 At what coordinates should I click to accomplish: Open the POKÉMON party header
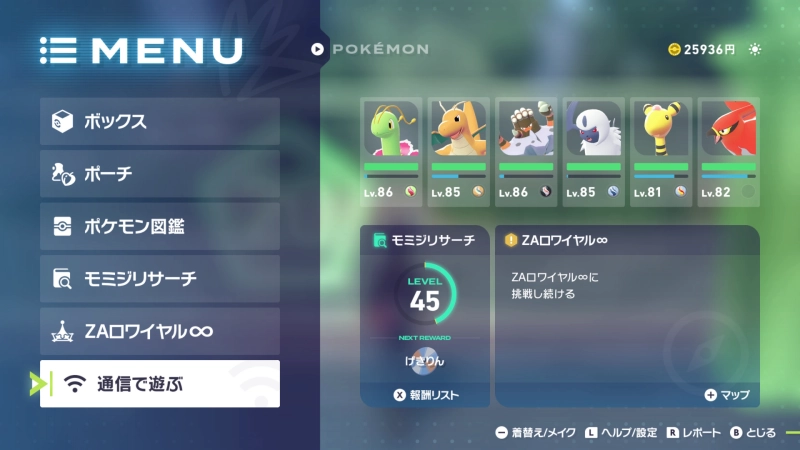pyautogui.click(x=371, y=49)
